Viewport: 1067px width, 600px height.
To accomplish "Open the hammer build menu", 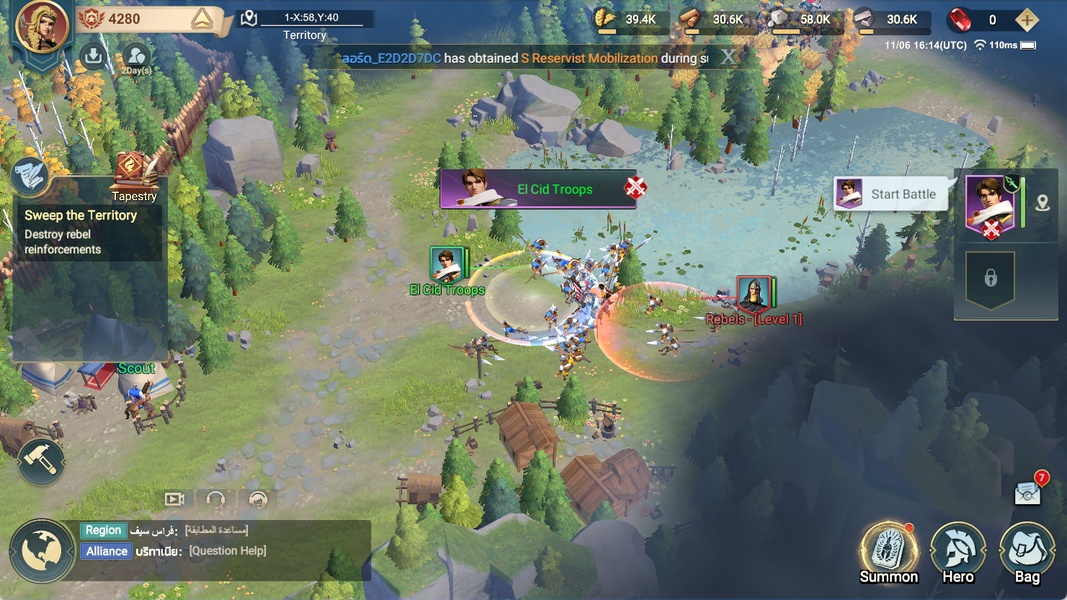I will (x=41, y=461).
